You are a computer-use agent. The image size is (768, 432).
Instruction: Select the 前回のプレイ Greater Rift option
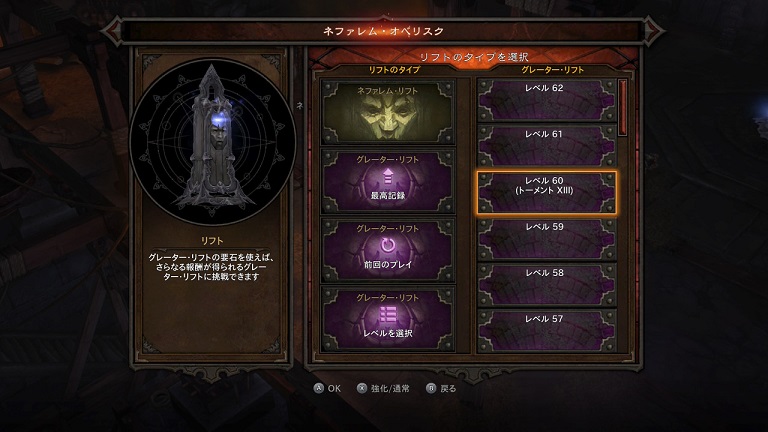tap(387, 249)
